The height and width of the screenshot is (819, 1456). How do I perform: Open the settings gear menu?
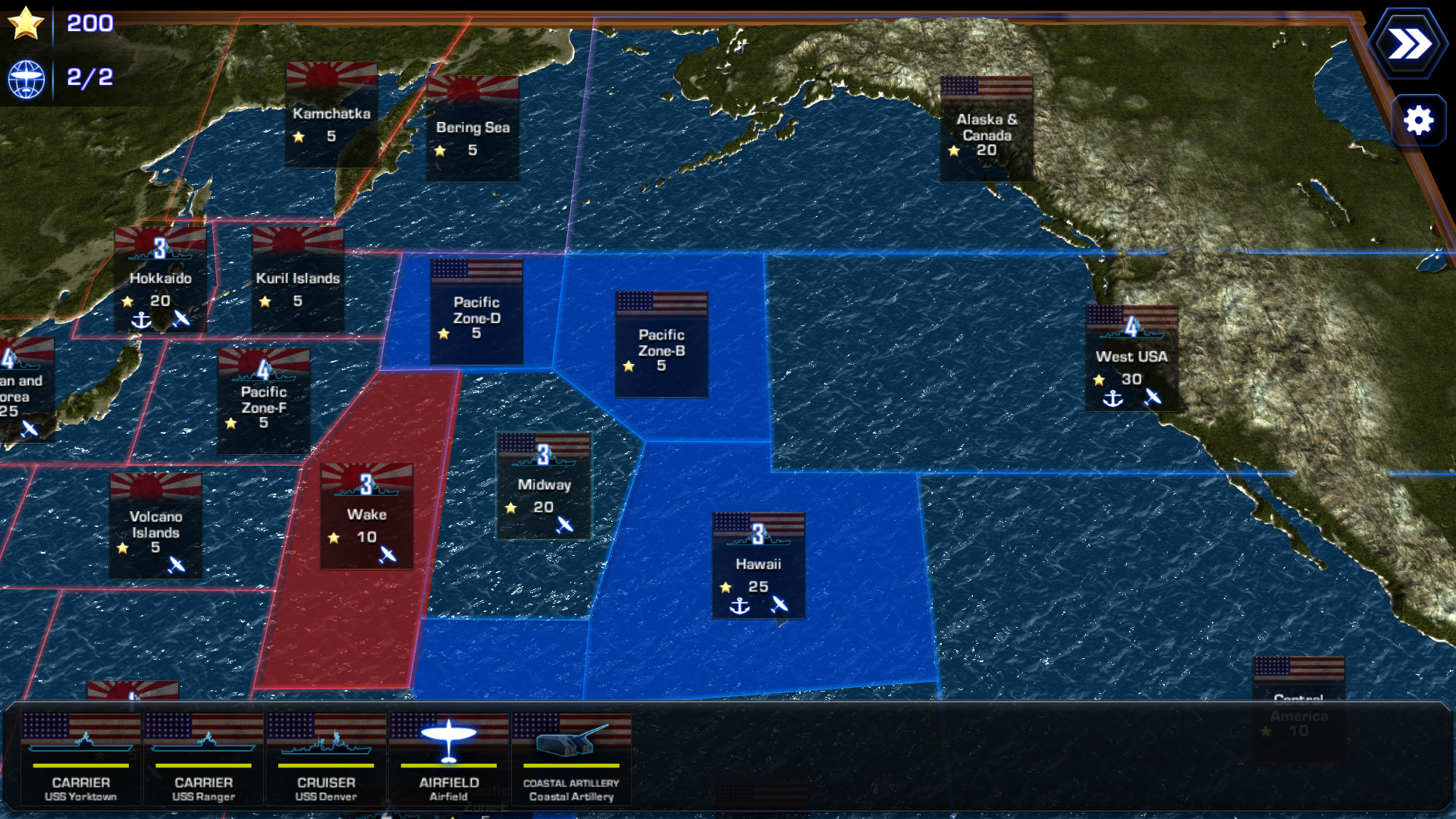coord(1419,119)
